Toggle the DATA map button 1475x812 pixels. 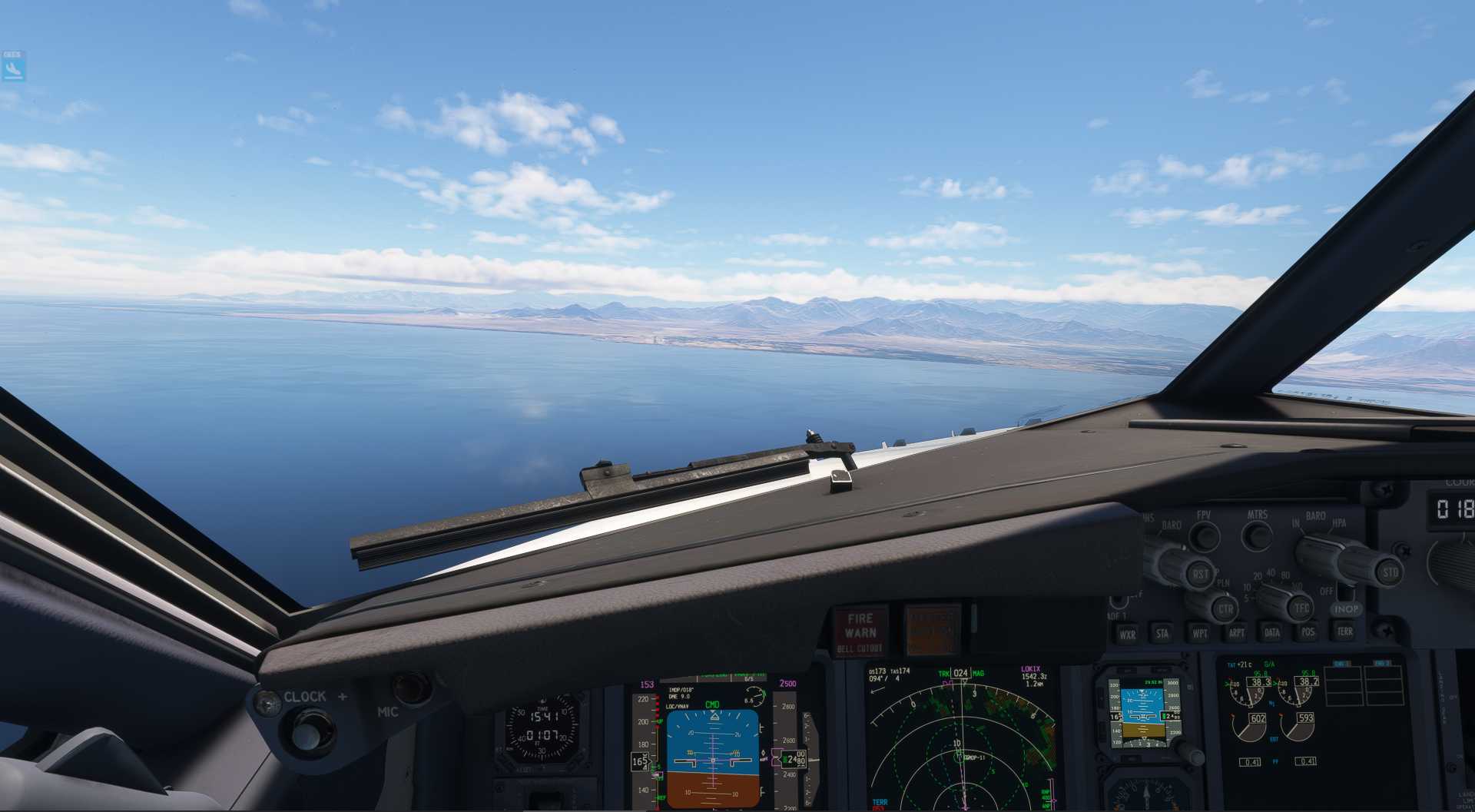tap(1272, 632)
